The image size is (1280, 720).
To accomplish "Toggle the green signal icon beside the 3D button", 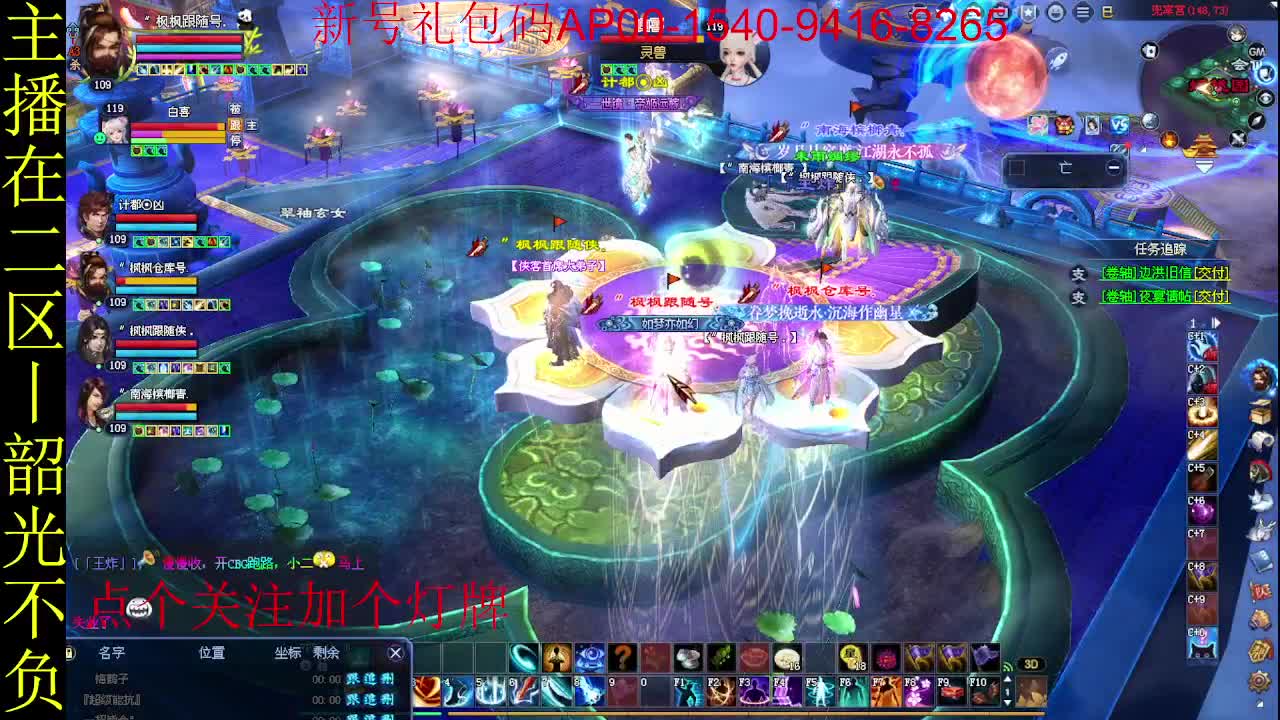I will [x=1008, y=666].
